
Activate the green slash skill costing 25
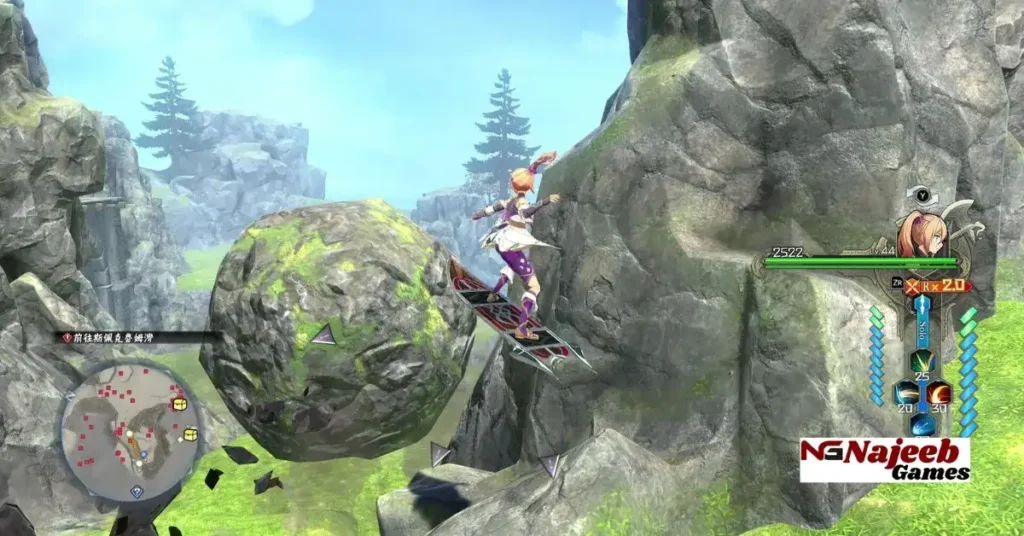(920, 362)
